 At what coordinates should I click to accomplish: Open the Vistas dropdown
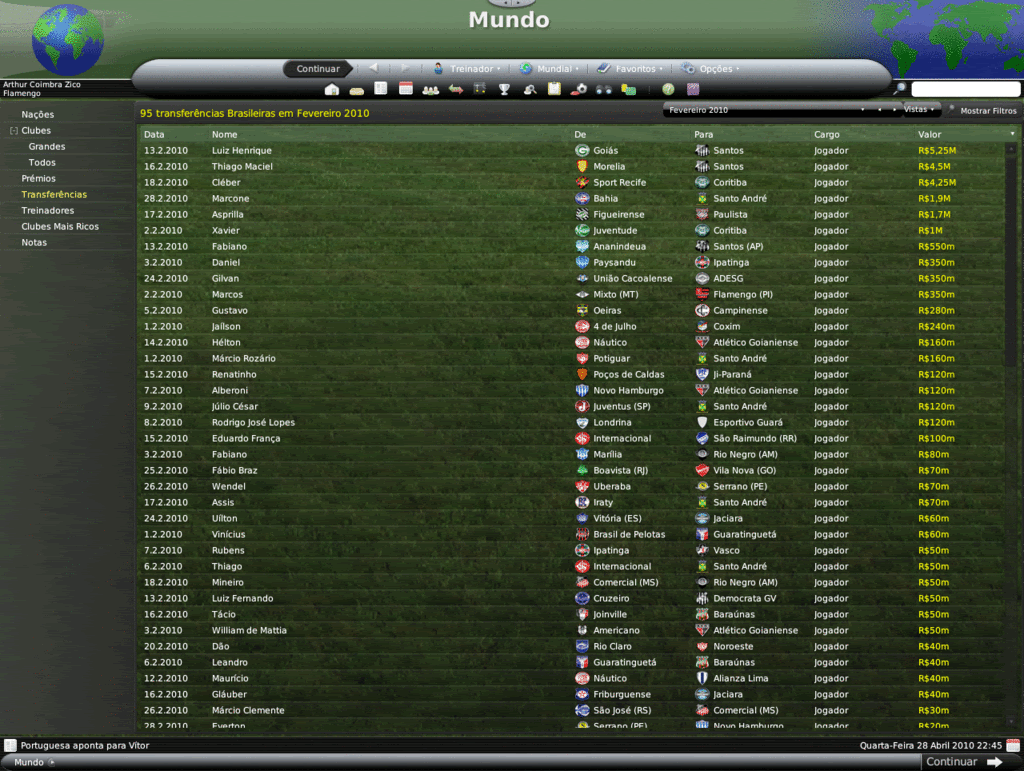(x=919, y=109)
